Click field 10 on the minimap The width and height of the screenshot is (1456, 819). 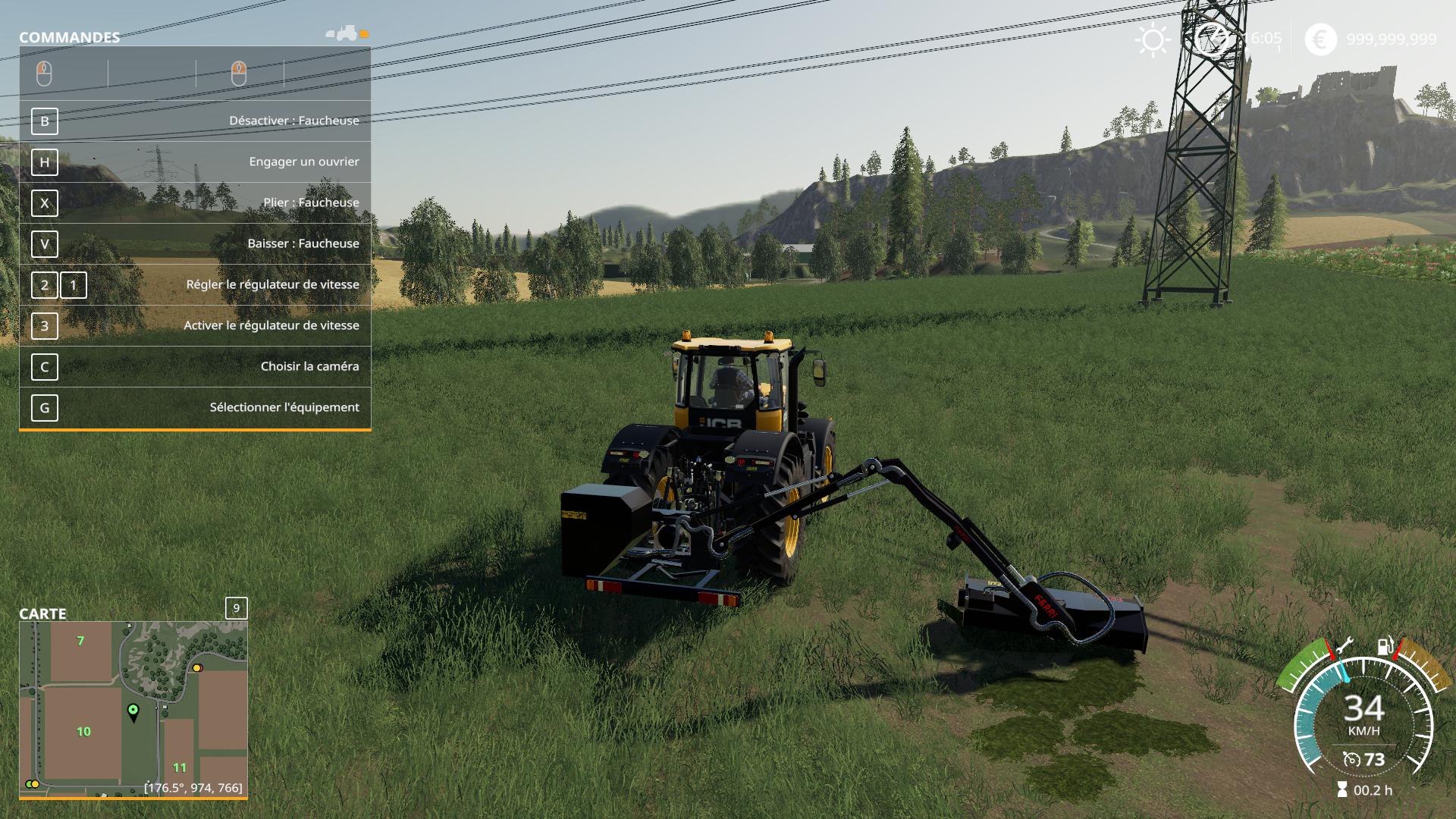point(83,732)
